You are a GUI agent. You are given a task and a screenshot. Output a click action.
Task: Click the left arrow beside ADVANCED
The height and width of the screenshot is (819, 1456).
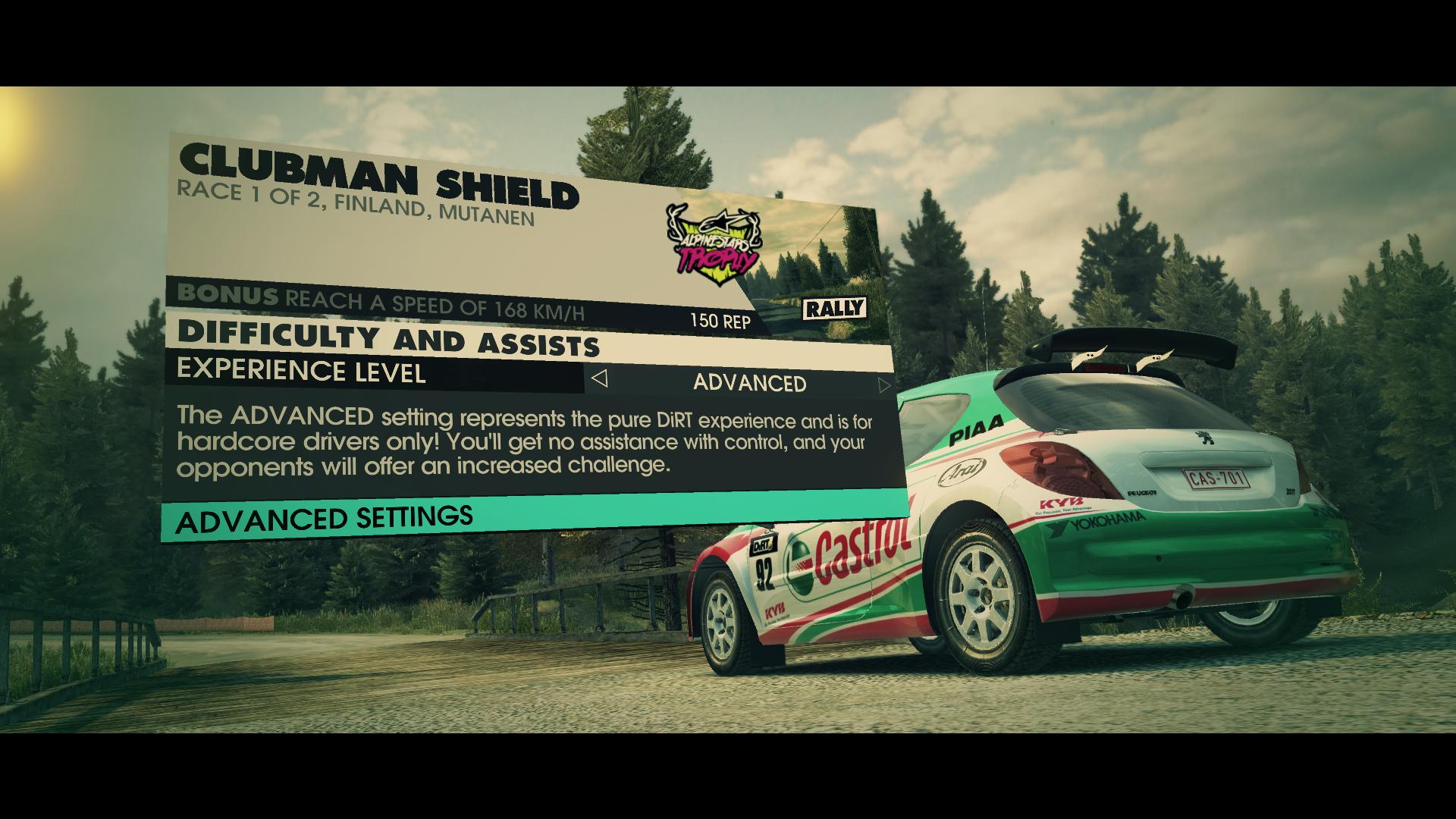pyautogui.click(x=599, y=378)
